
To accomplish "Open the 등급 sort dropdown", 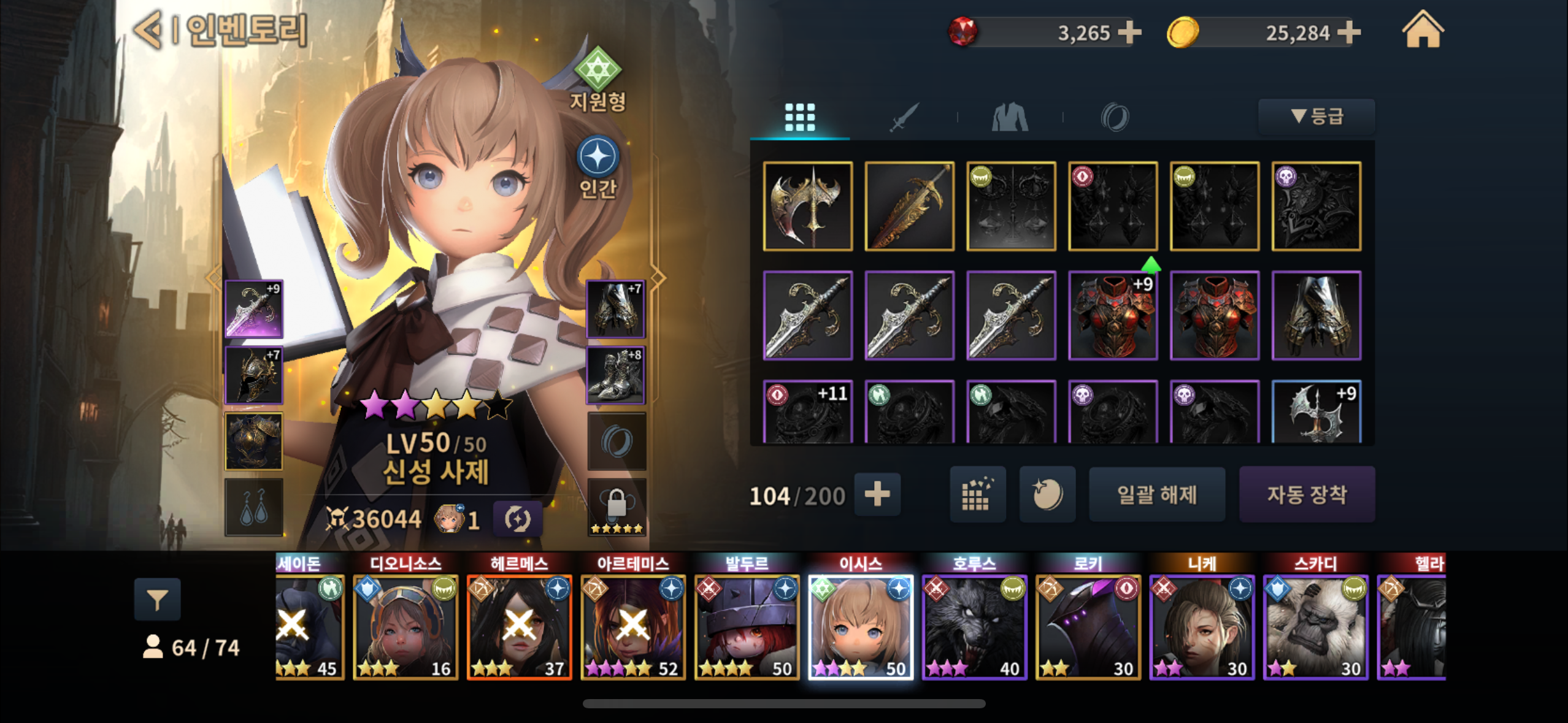I will point(1316,117).
